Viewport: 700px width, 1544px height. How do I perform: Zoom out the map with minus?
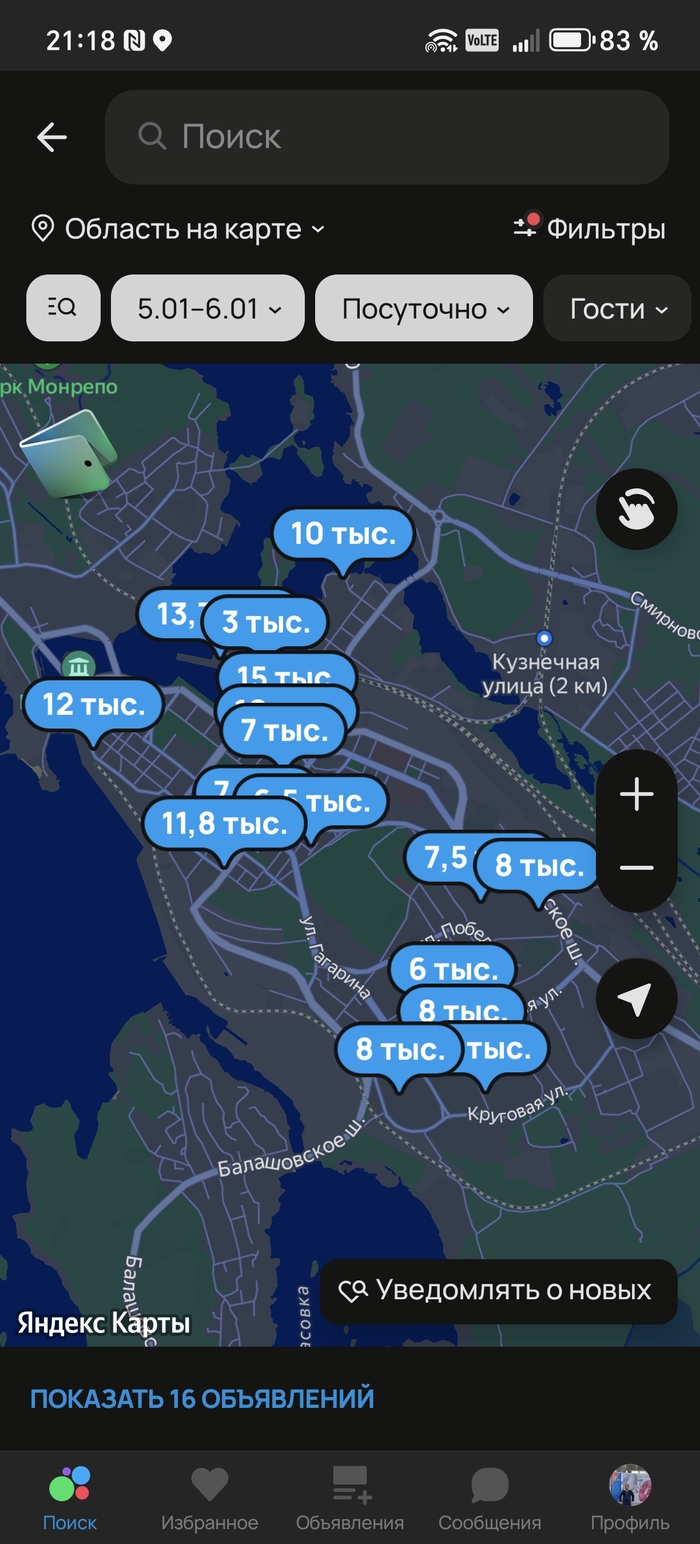pos(636,868)
